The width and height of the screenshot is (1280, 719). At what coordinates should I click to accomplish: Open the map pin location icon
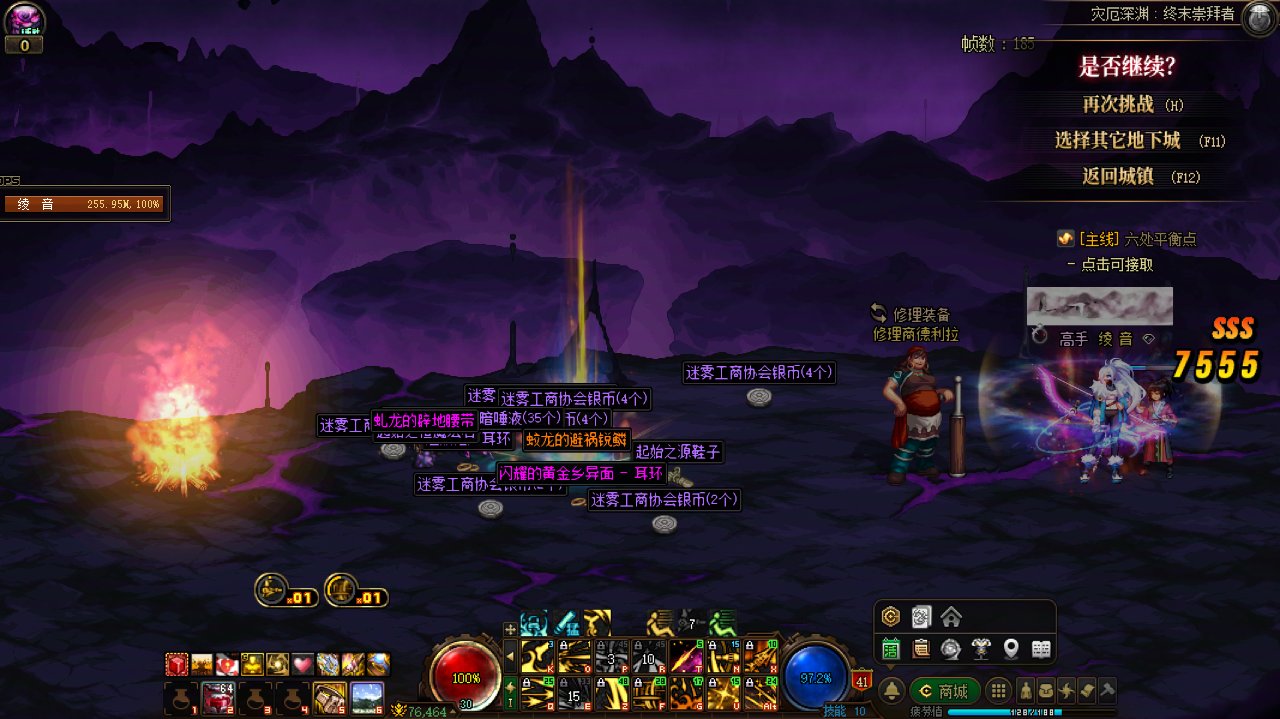[x=1011, y=649]
